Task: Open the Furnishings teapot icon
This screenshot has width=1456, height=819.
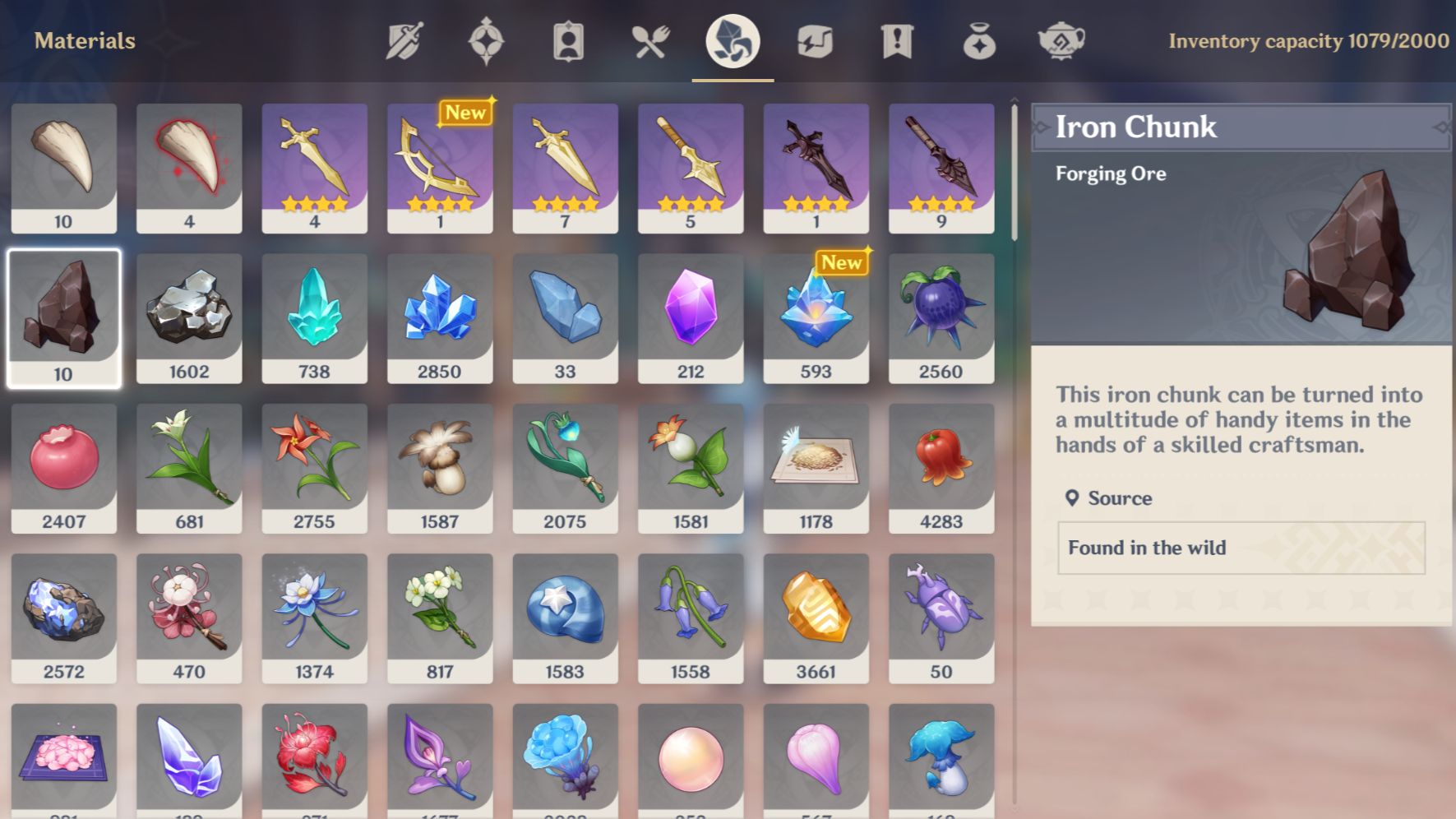Action: 1061,41
